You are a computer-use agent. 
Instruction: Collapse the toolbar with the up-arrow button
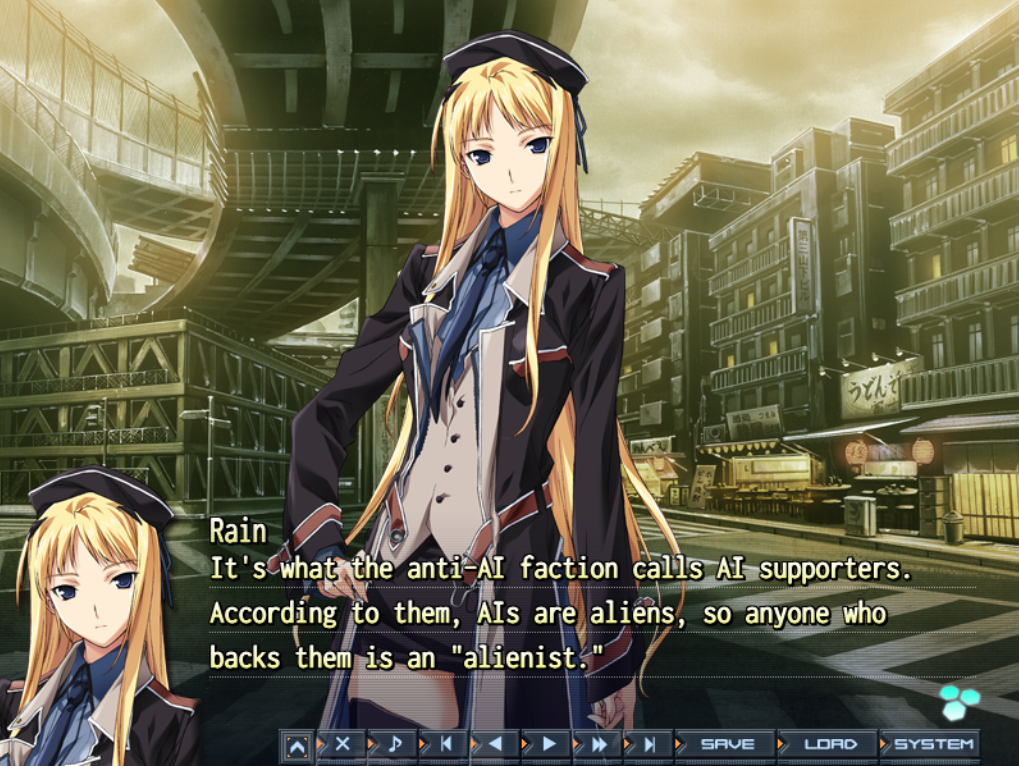point(296,745)
